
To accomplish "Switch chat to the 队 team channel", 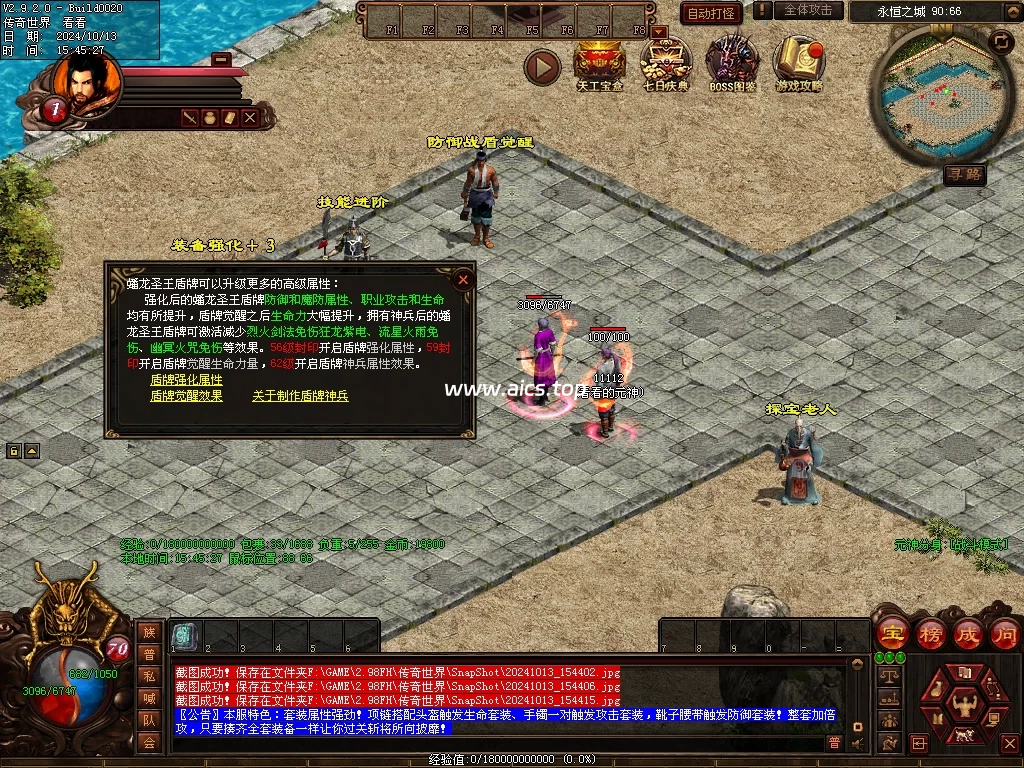I will (149, 720).
